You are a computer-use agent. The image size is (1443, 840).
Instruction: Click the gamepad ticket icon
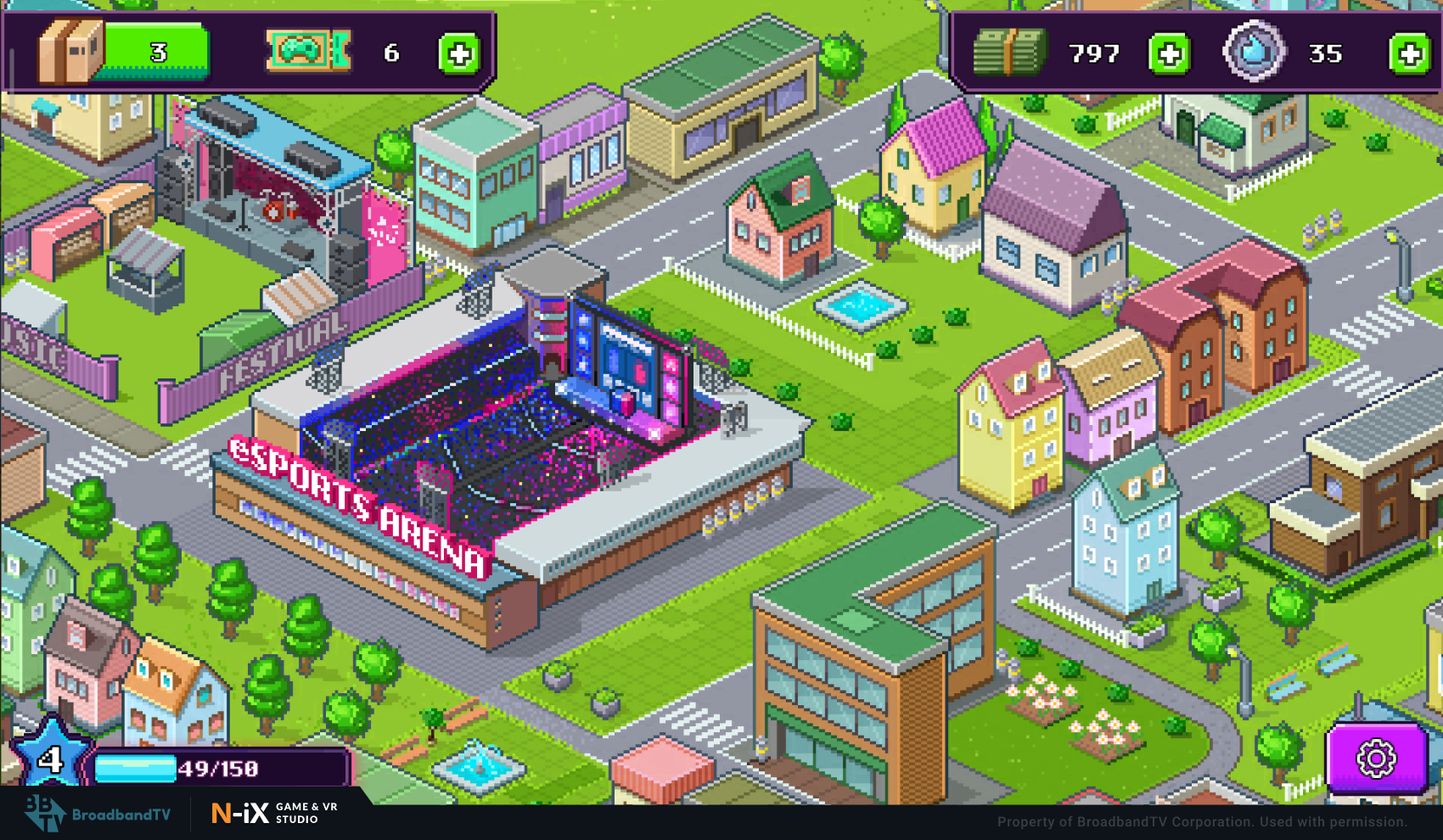point(307,51)
